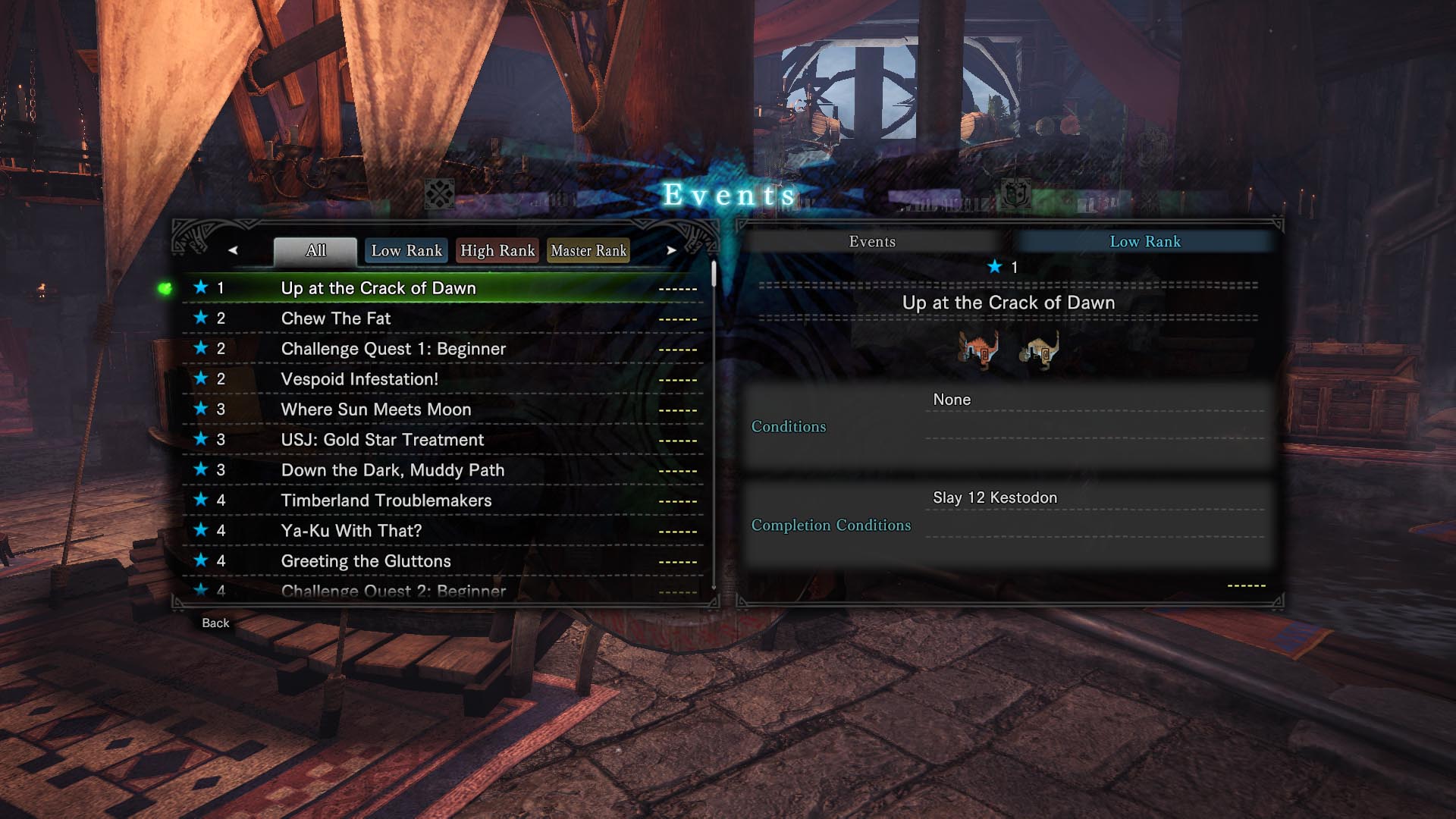Open the Master Rank filter tab
This screenshot has width=1456, height=819.
coord(588,251)
